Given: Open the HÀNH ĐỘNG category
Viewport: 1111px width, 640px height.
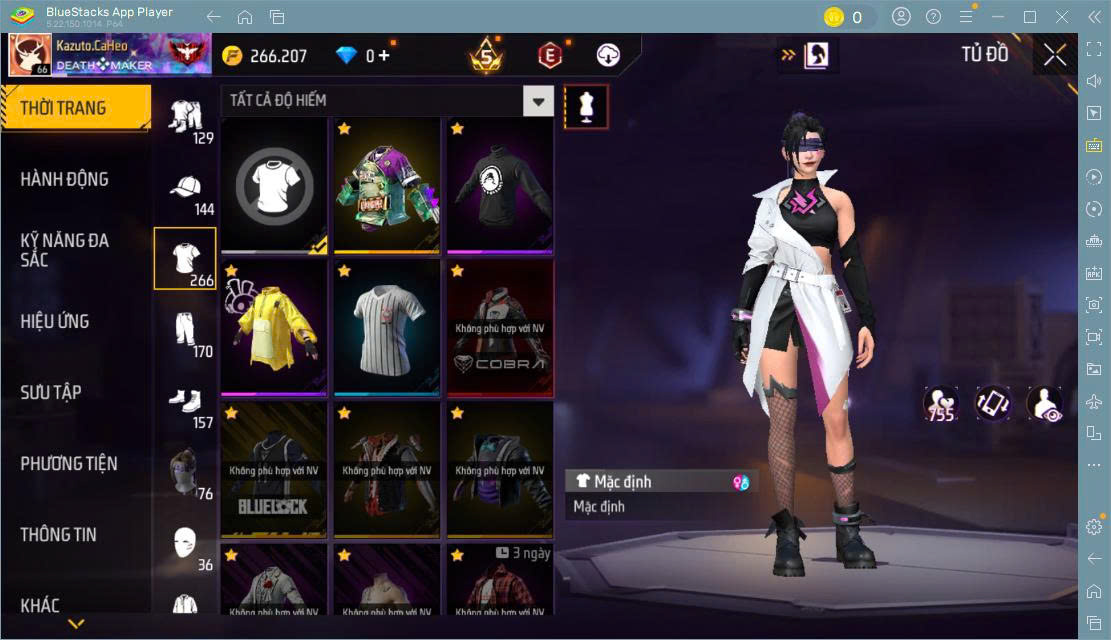Looking at the screenshot, I should (65, 179).
